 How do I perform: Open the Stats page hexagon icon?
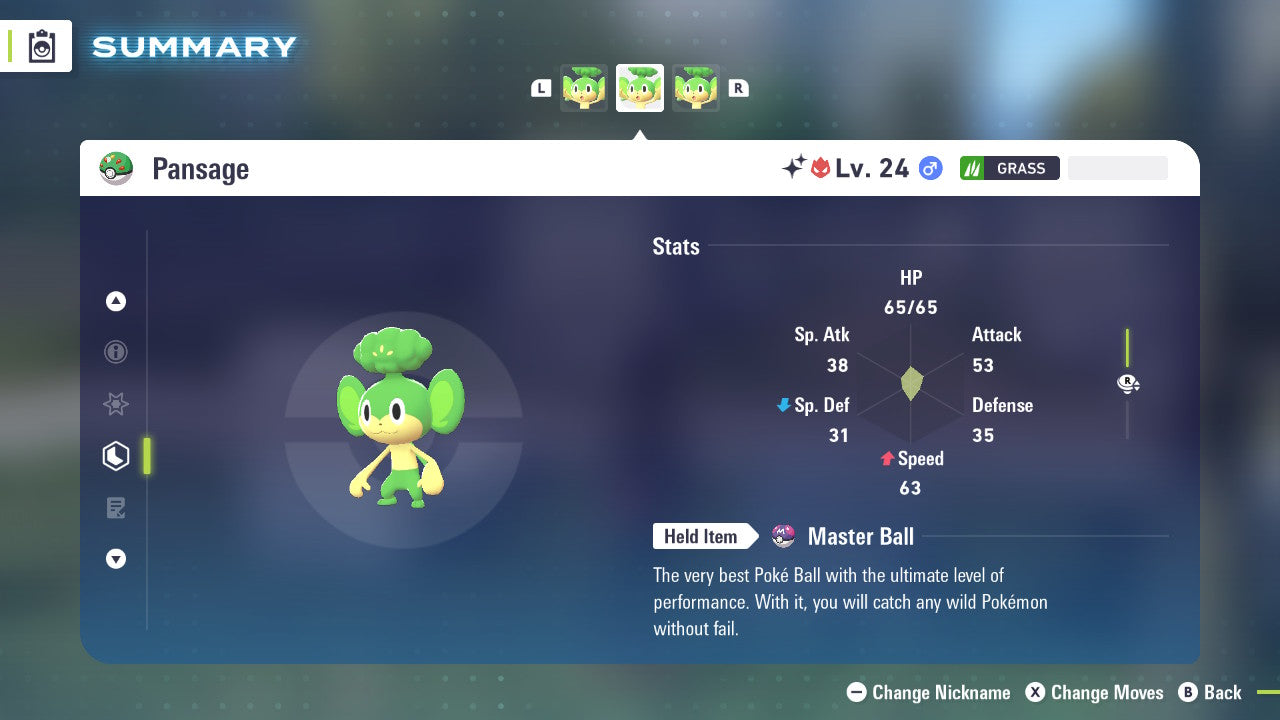(x=115, y=456)
